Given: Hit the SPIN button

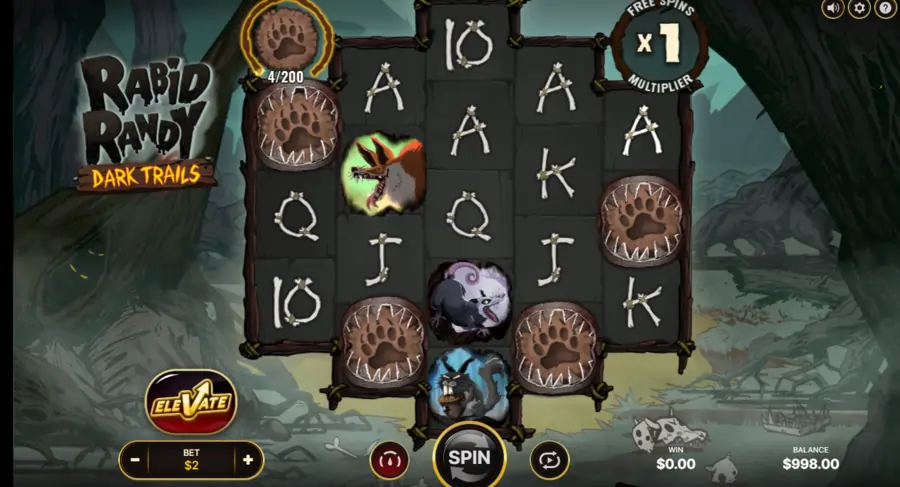Looking at the screenshot, I should pyautogui.click(x=468, y=456).
